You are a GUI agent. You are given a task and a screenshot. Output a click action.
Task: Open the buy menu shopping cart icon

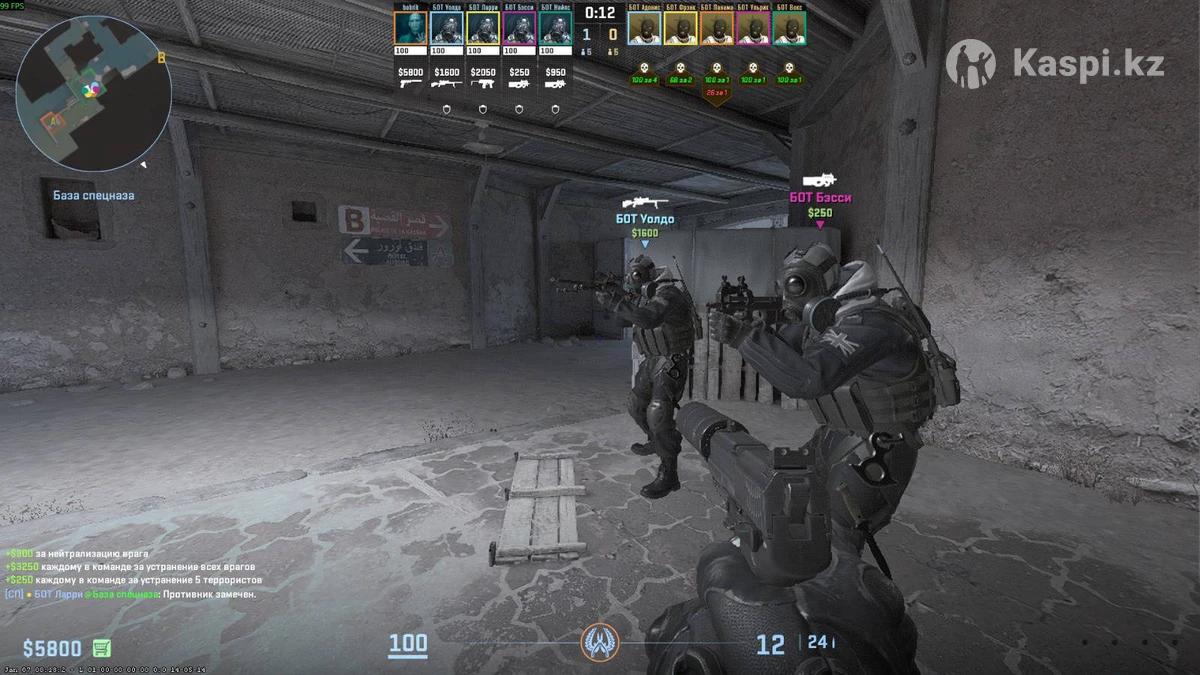click(102, 648)
